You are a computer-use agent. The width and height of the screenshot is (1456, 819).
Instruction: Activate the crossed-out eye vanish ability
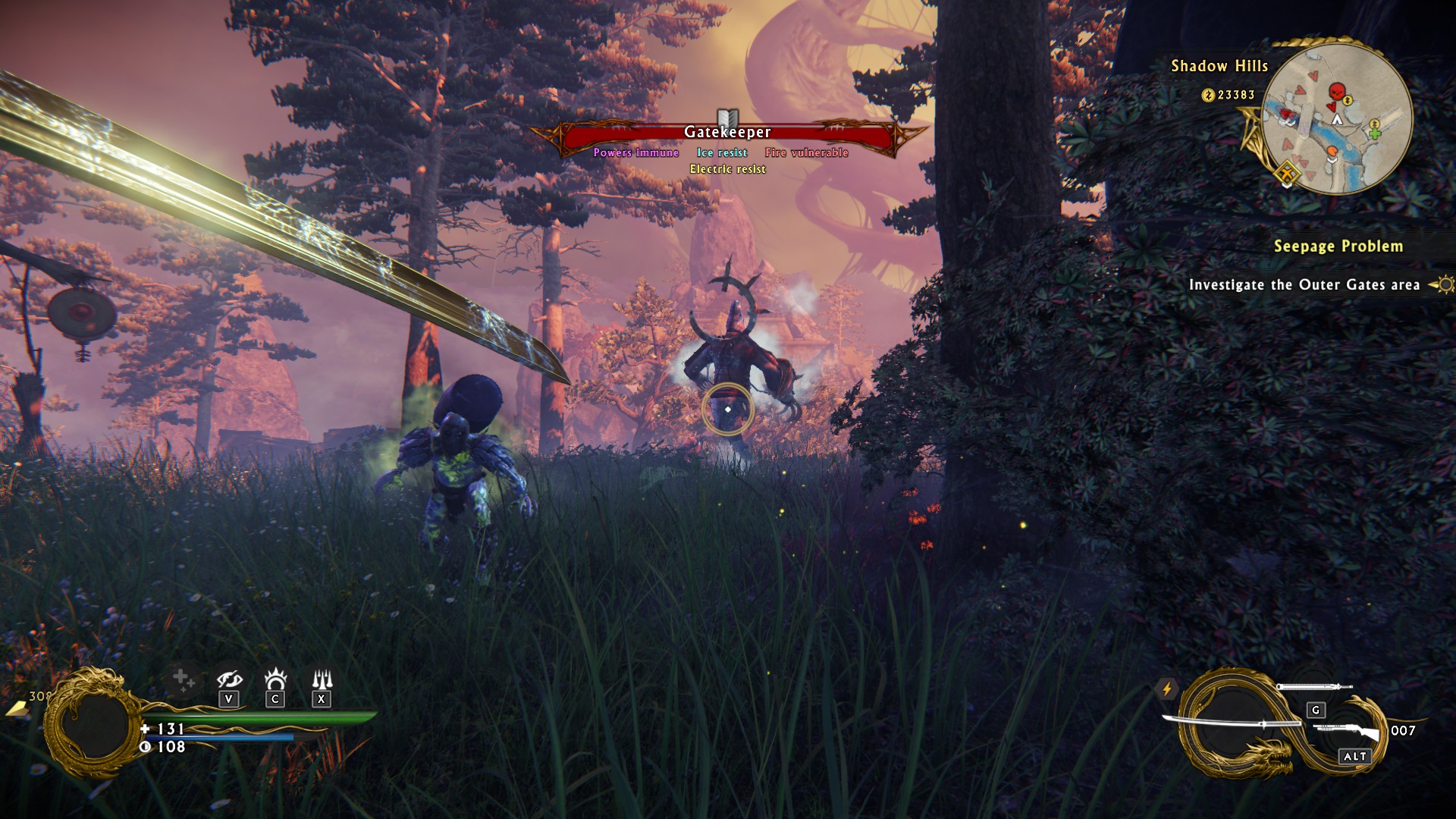(x=228, y=680)
